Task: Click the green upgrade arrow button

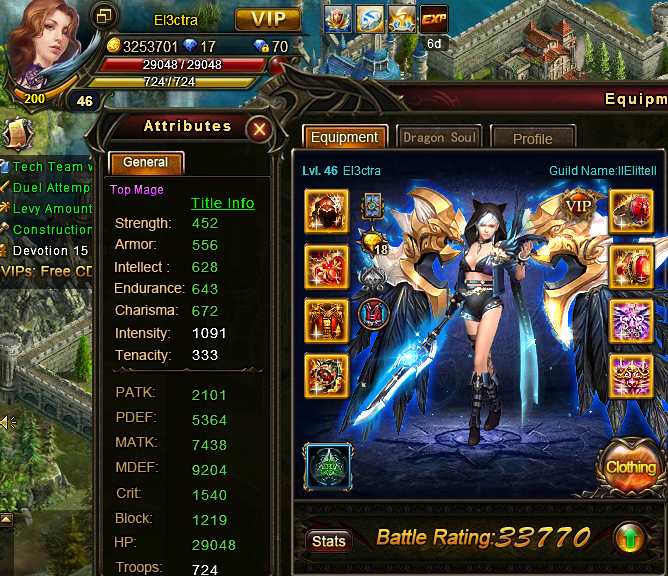Action: pyautogui.click(x=630, y=538)
